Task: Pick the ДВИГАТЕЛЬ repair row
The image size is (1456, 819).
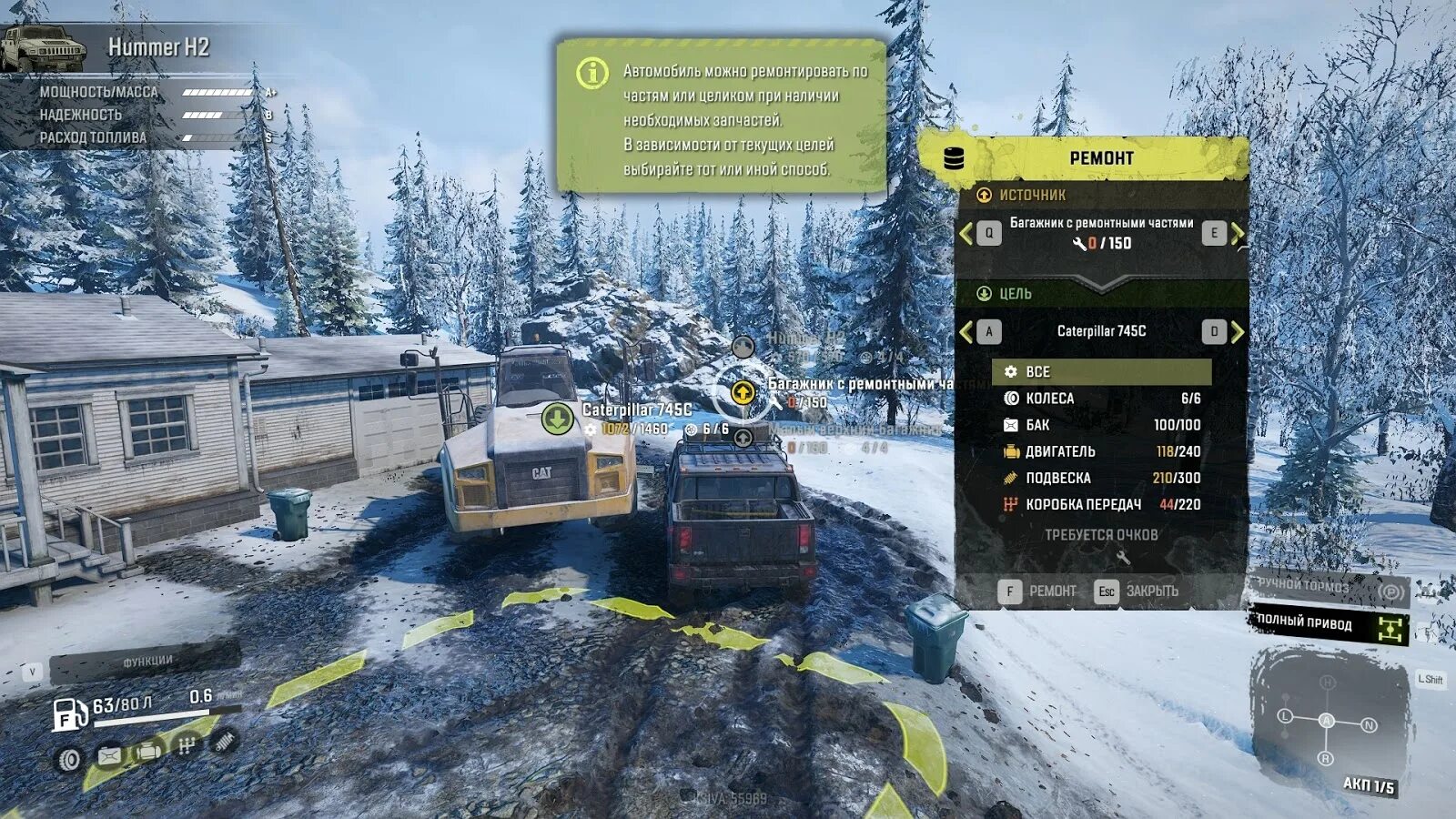Action: (1101, 451)
